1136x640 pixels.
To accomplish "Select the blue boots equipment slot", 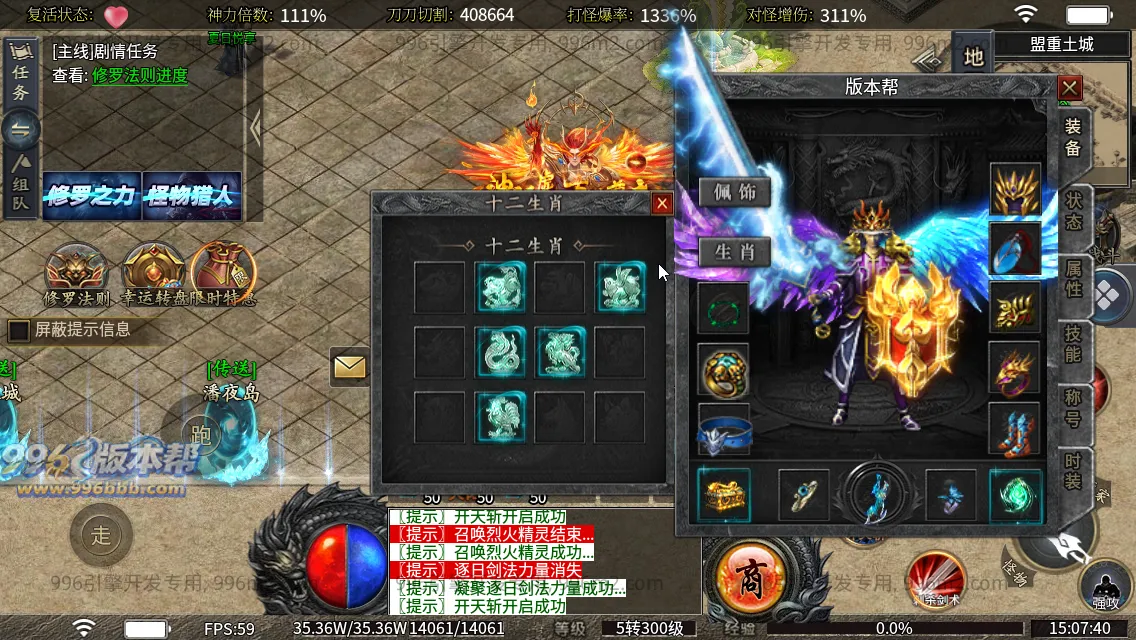I will coord(1015,428).
